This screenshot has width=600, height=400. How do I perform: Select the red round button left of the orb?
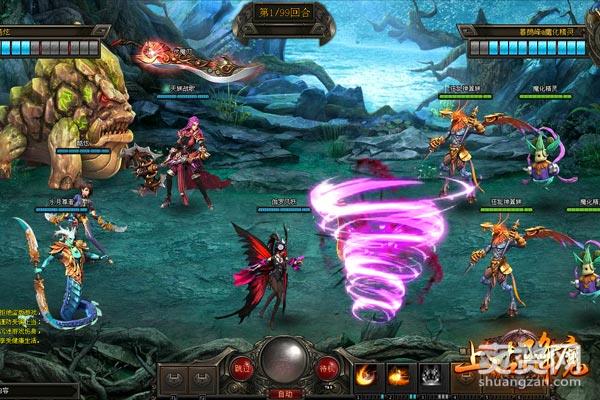243,367
